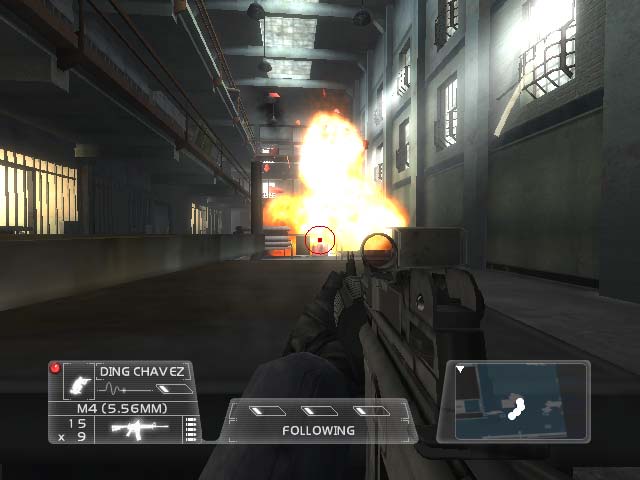Image resolution: width=640 pixels, height=480 pixels.
Task: Toggle the fire mode bars indicator
Action: [190, 430]
